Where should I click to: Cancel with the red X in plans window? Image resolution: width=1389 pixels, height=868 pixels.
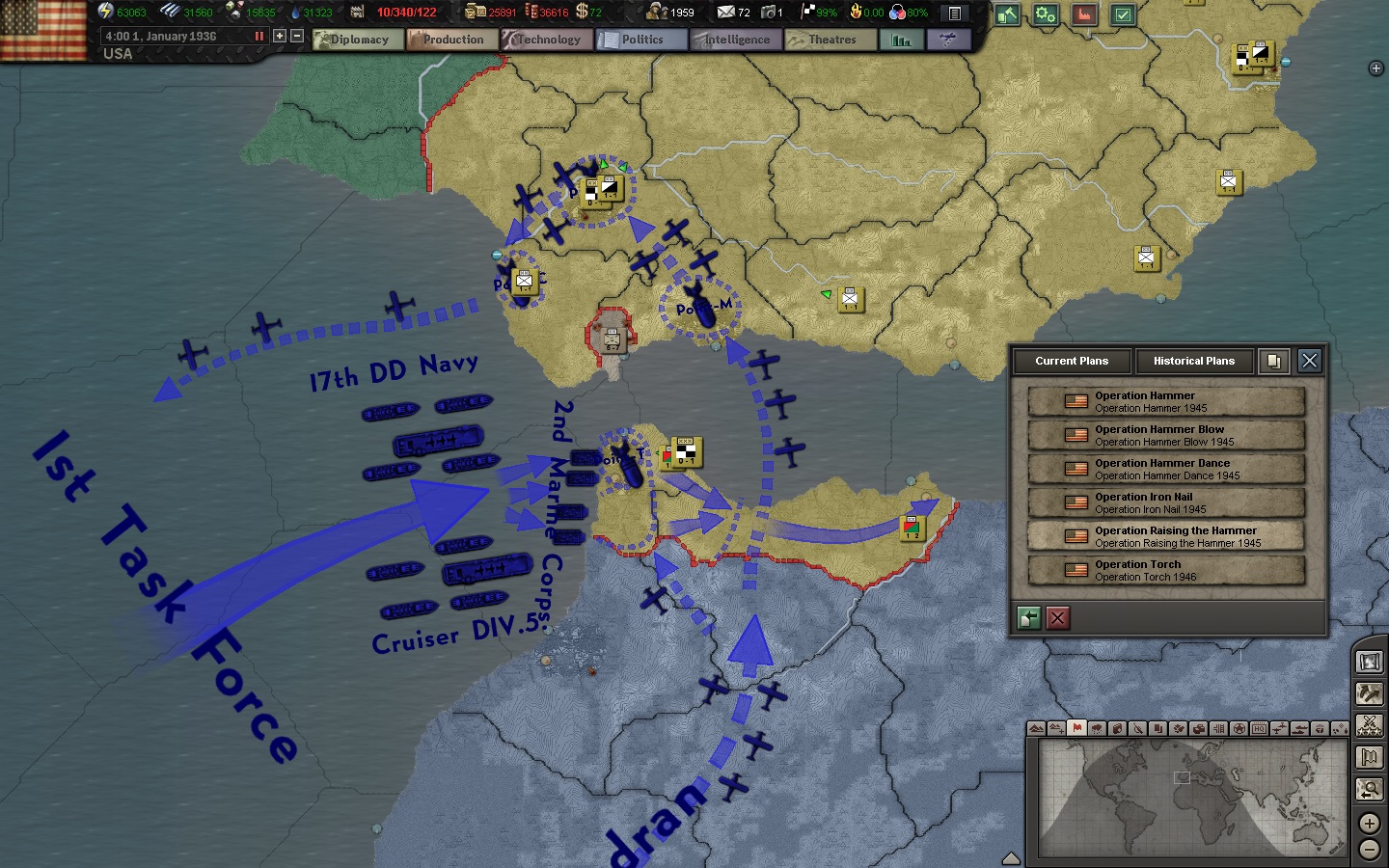pyautogui.click(x=1058, y=618)
